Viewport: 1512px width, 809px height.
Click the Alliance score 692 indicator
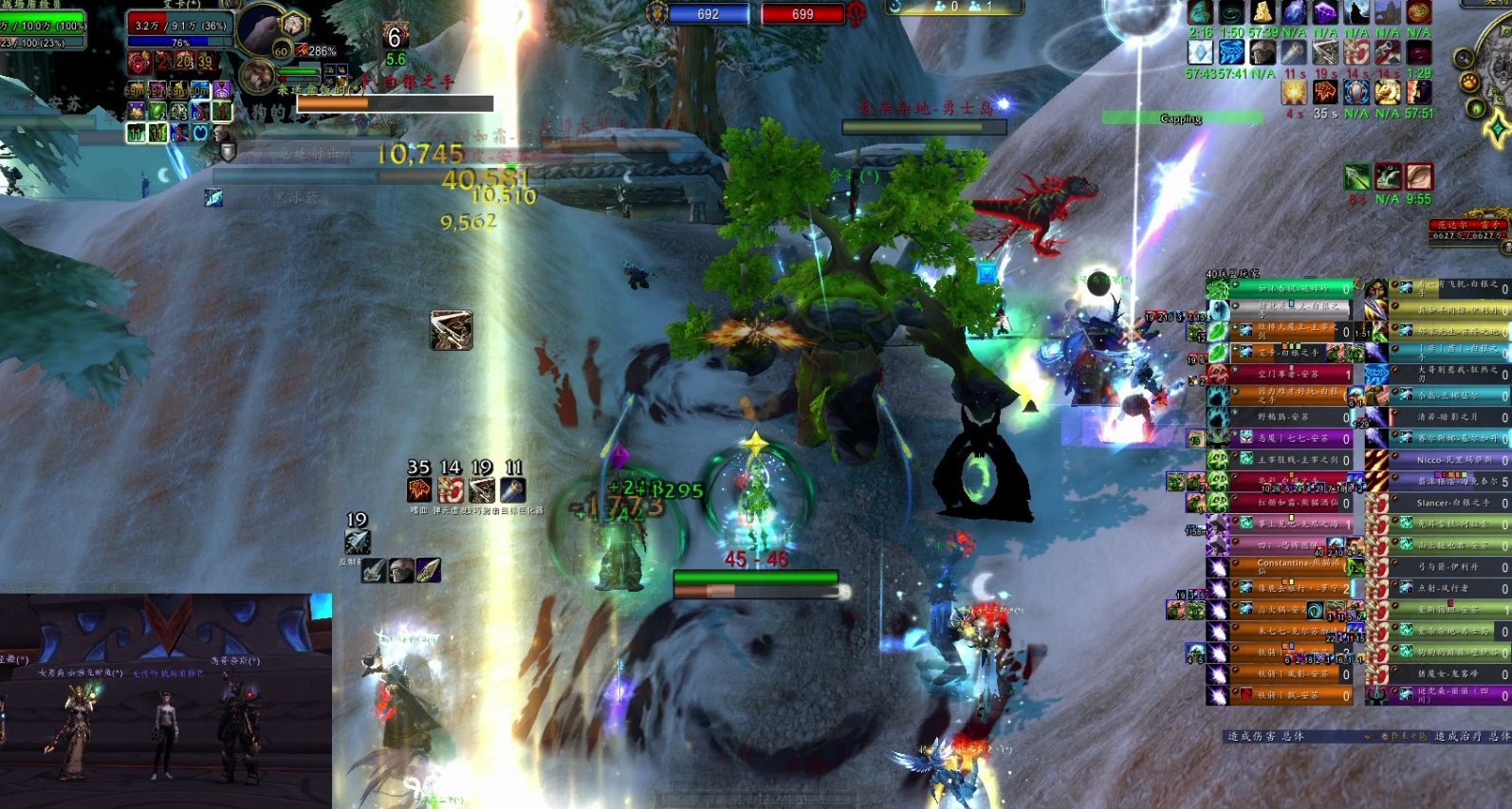click(x=708, y=14)
